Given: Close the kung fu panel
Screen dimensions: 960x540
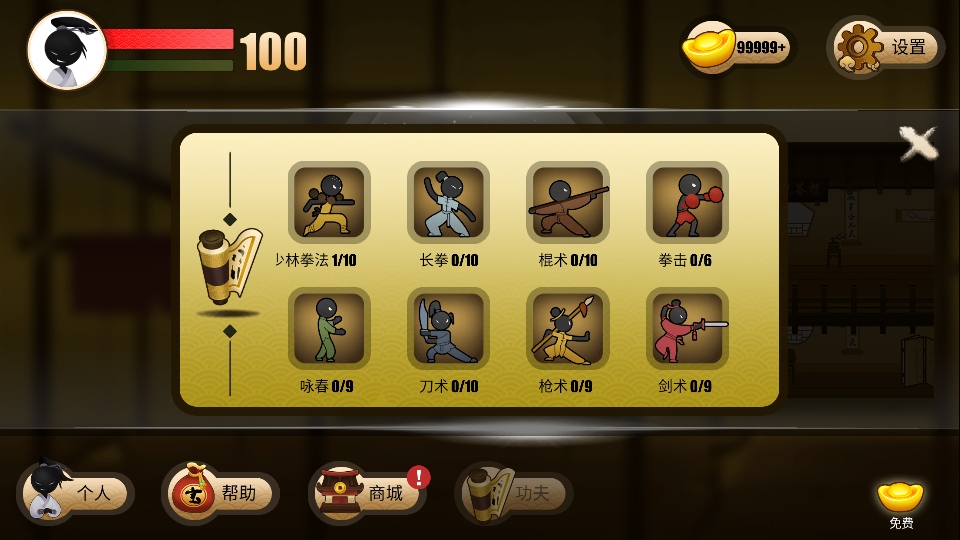Looking at the screenshot, I should [x=917, y=143].
